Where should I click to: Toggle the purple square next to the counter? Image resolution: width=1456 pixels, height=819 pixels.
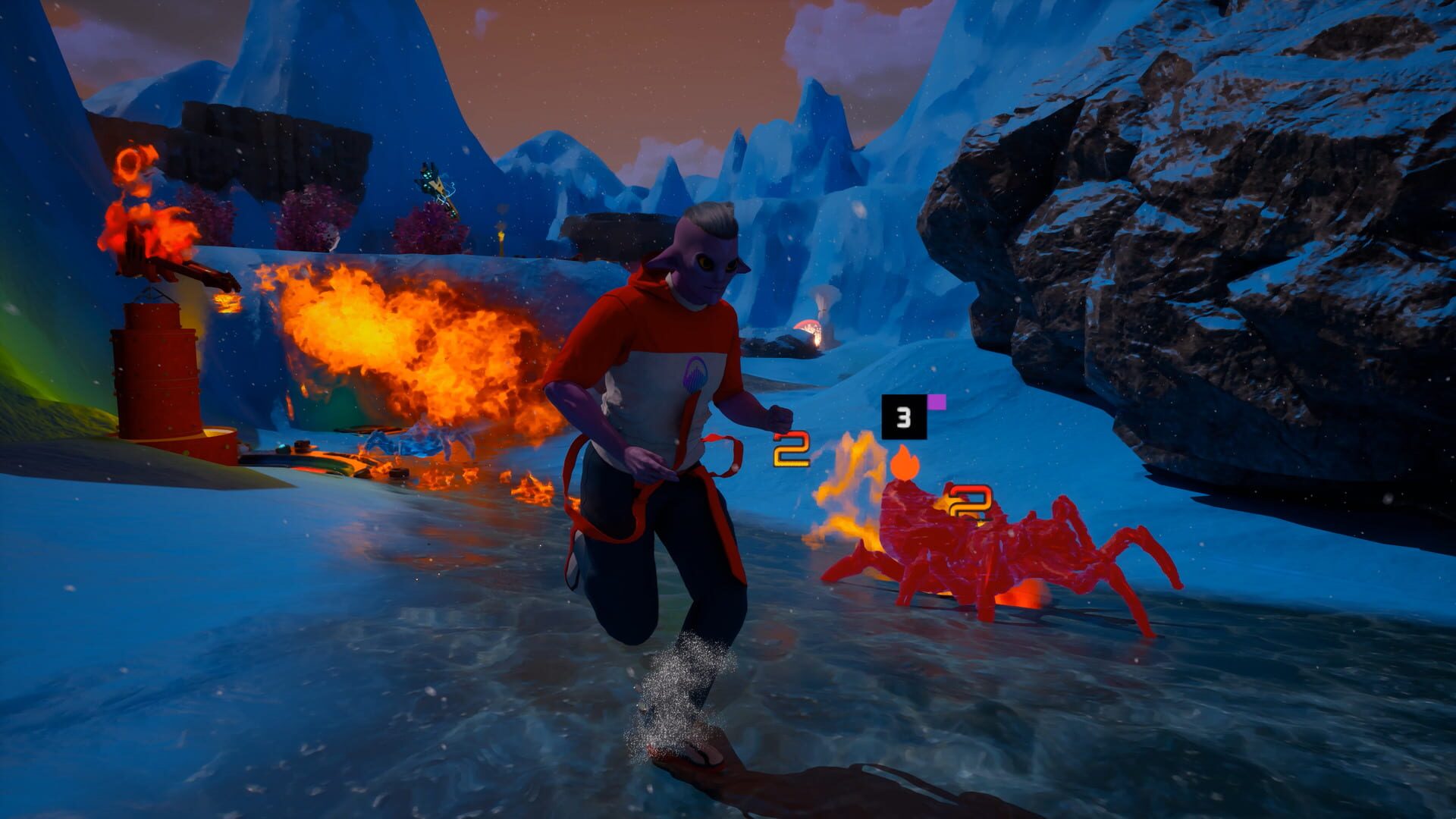[938, 402]
